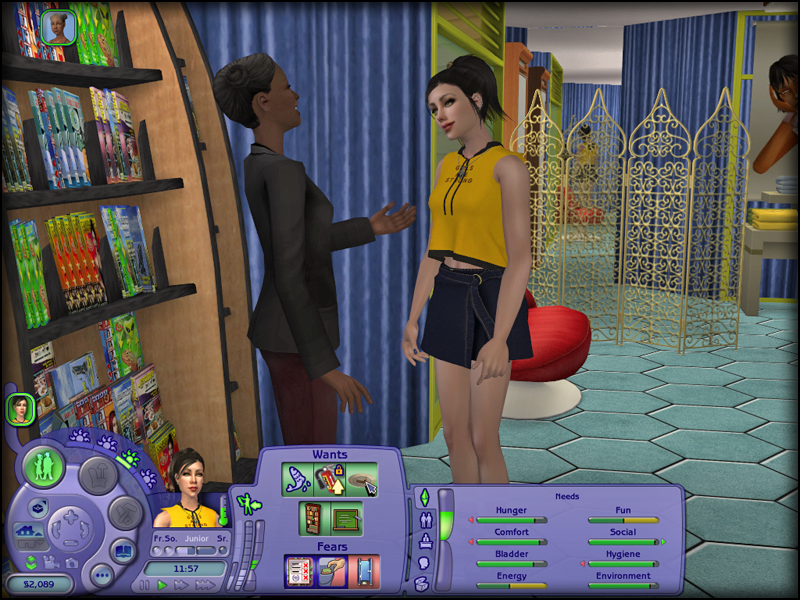
Task: Open the Personality tab with head icon
Action: coord(423,565)
